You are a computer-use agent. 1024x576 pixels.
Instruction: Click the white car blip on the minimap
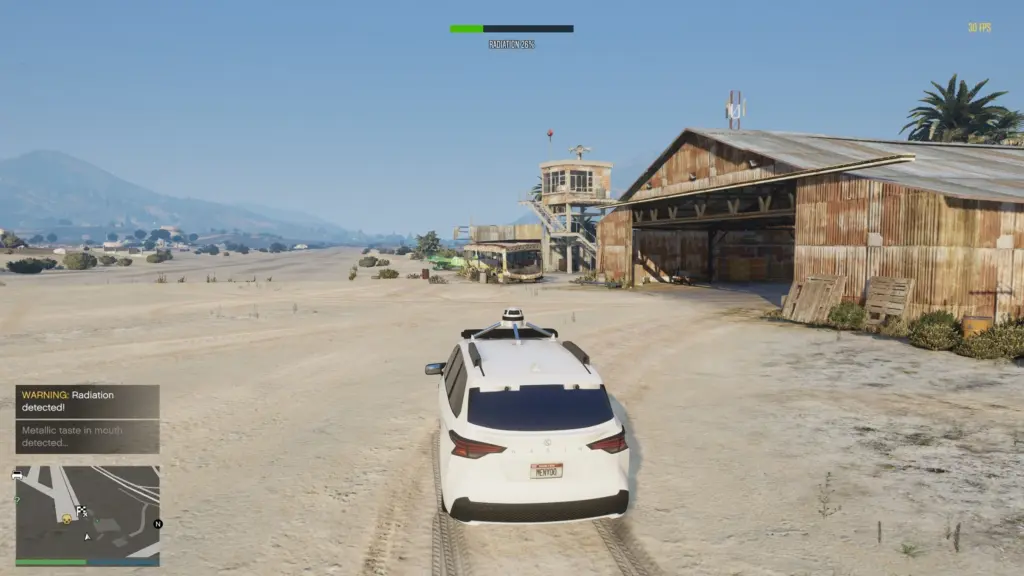[x=18, y=475]
